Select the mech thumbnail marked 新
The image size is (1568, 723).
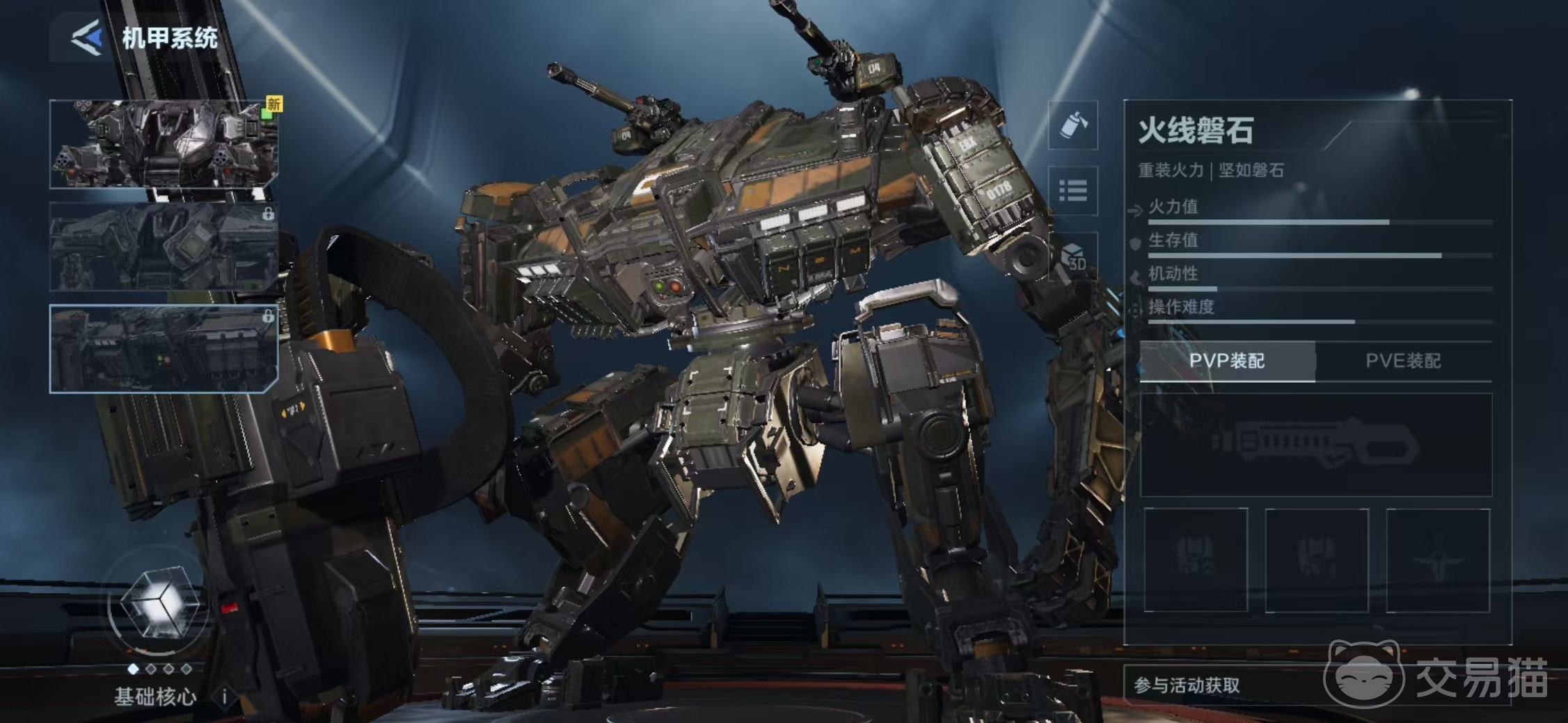[164, 144]
